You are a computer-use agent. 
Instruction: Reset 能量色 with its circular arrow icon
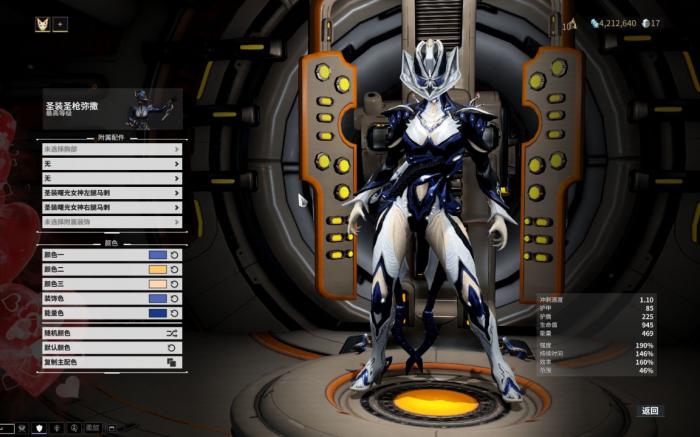174,313
